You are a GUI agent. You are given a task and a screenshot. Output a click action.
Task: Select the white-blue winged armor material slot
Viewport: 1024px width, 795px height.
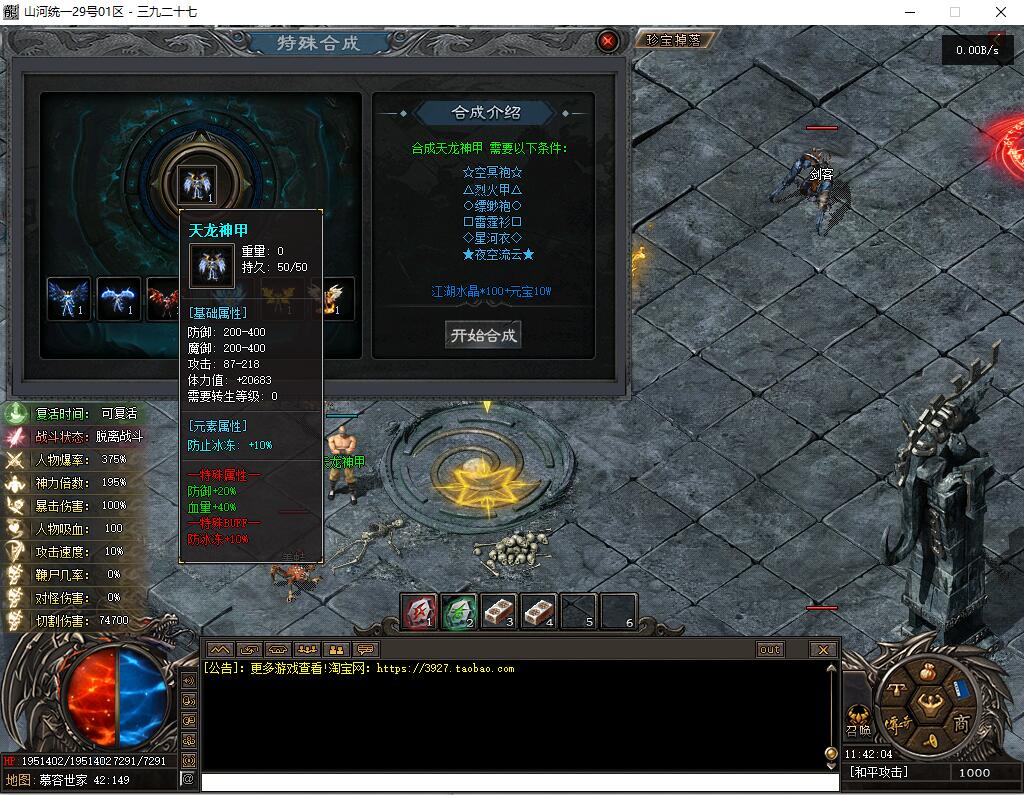tap(119, 298)
